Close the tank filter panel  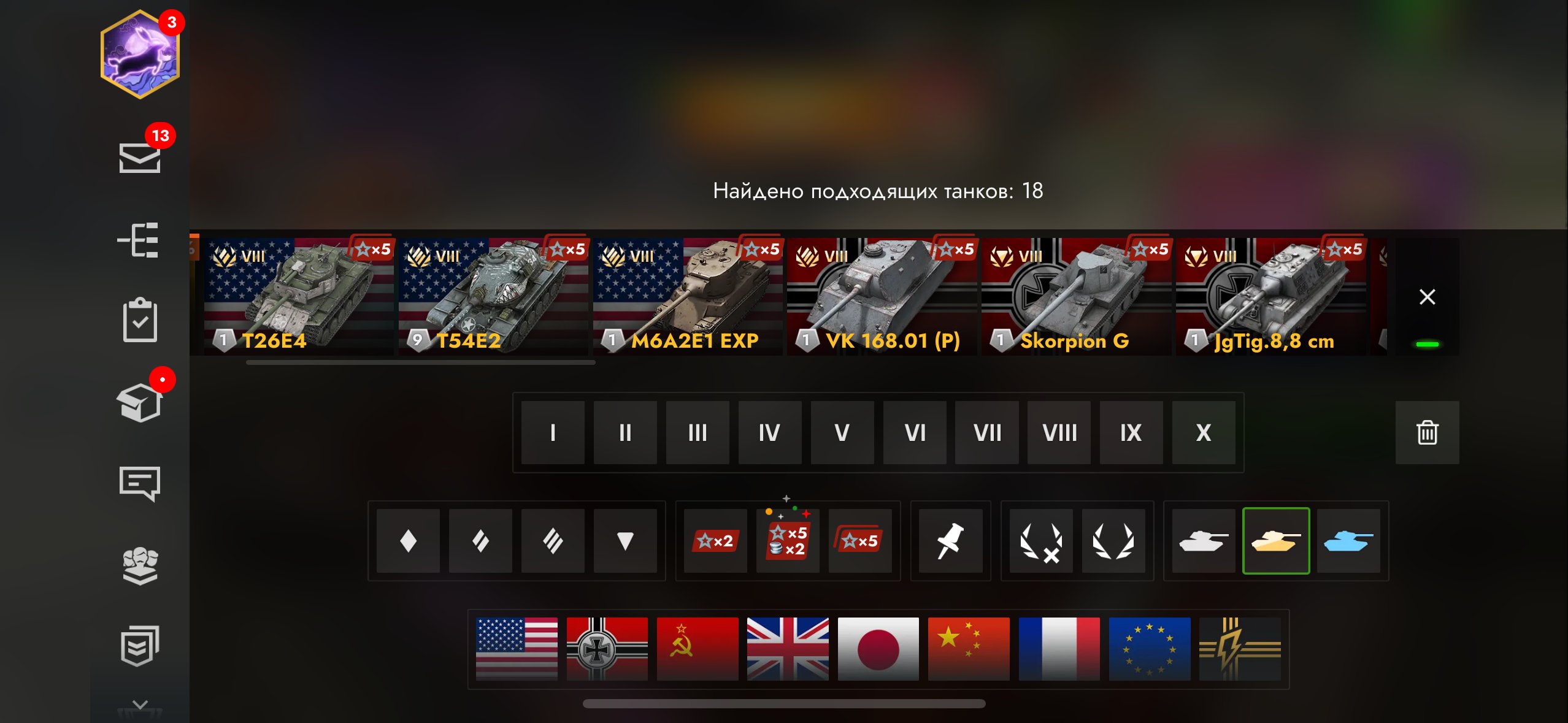[1427, 297]
